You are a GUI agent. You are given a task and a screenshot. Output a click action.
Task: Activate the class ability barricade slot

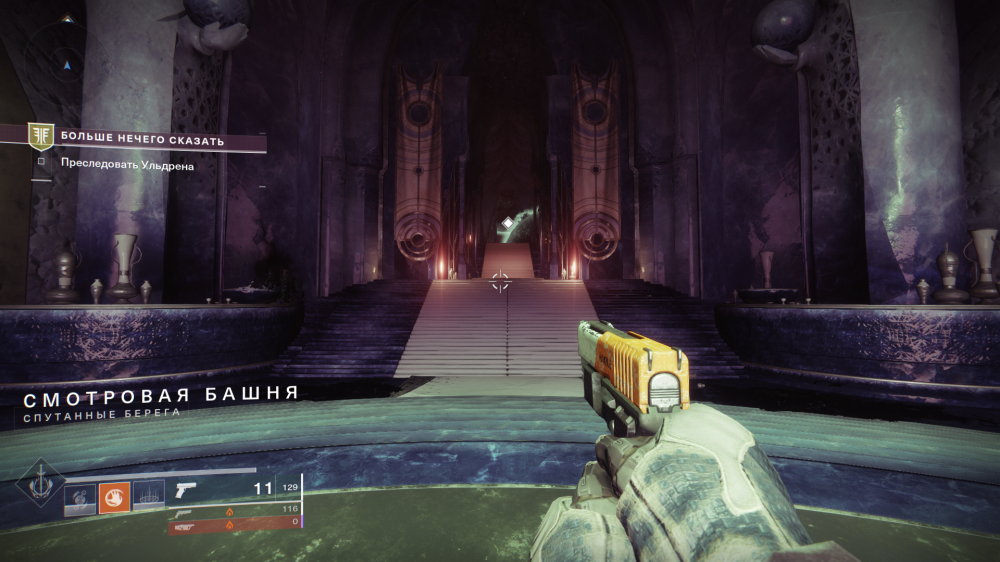pyautogui.click(x=148, y=496)
